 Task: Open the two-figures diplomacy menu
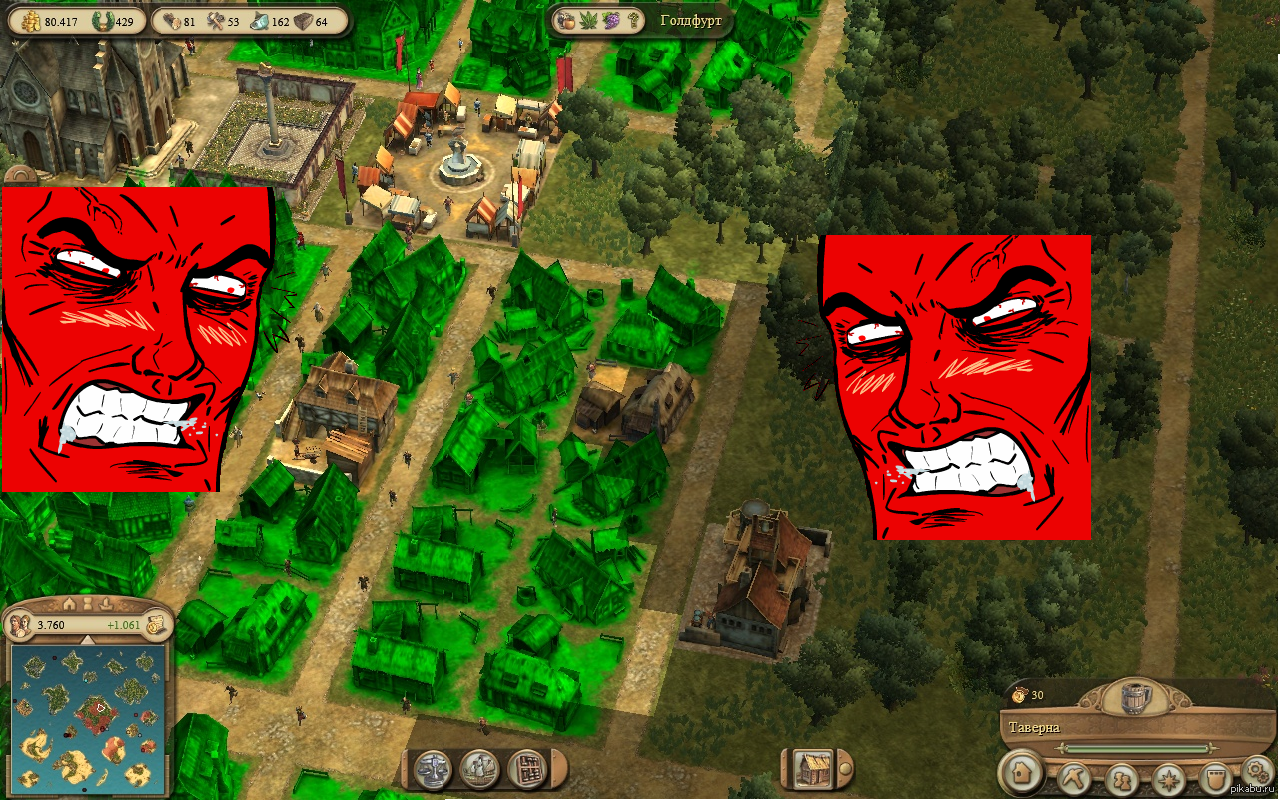click(1122, 777)
